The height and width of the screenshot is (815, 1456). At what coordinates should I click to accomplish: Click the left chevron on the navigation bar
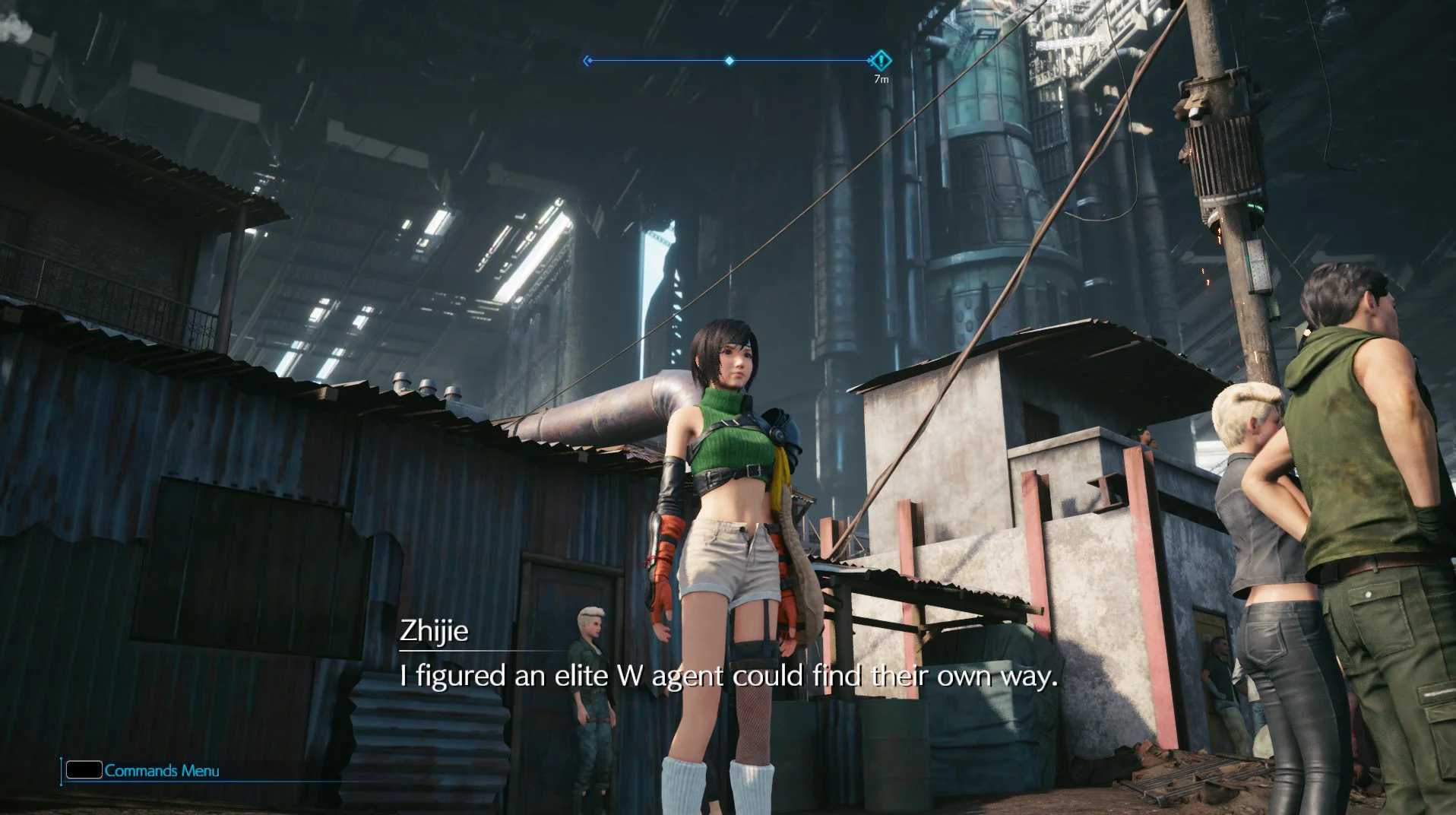point(587,60)
